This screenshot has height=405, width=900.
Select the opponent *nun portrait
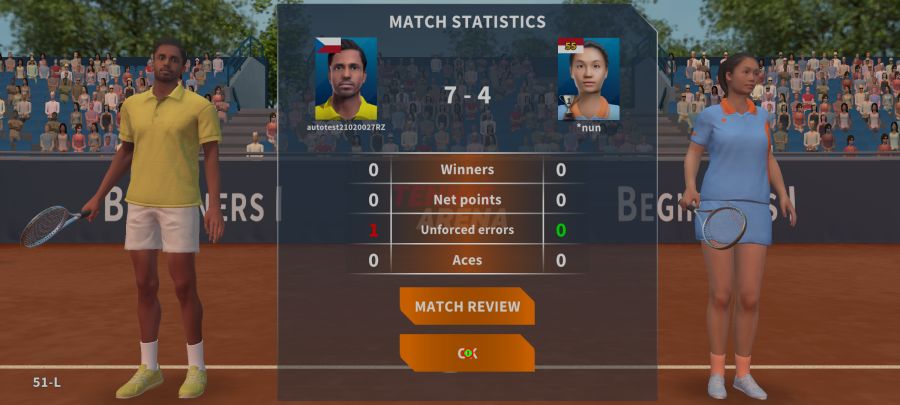click(589, 80)
